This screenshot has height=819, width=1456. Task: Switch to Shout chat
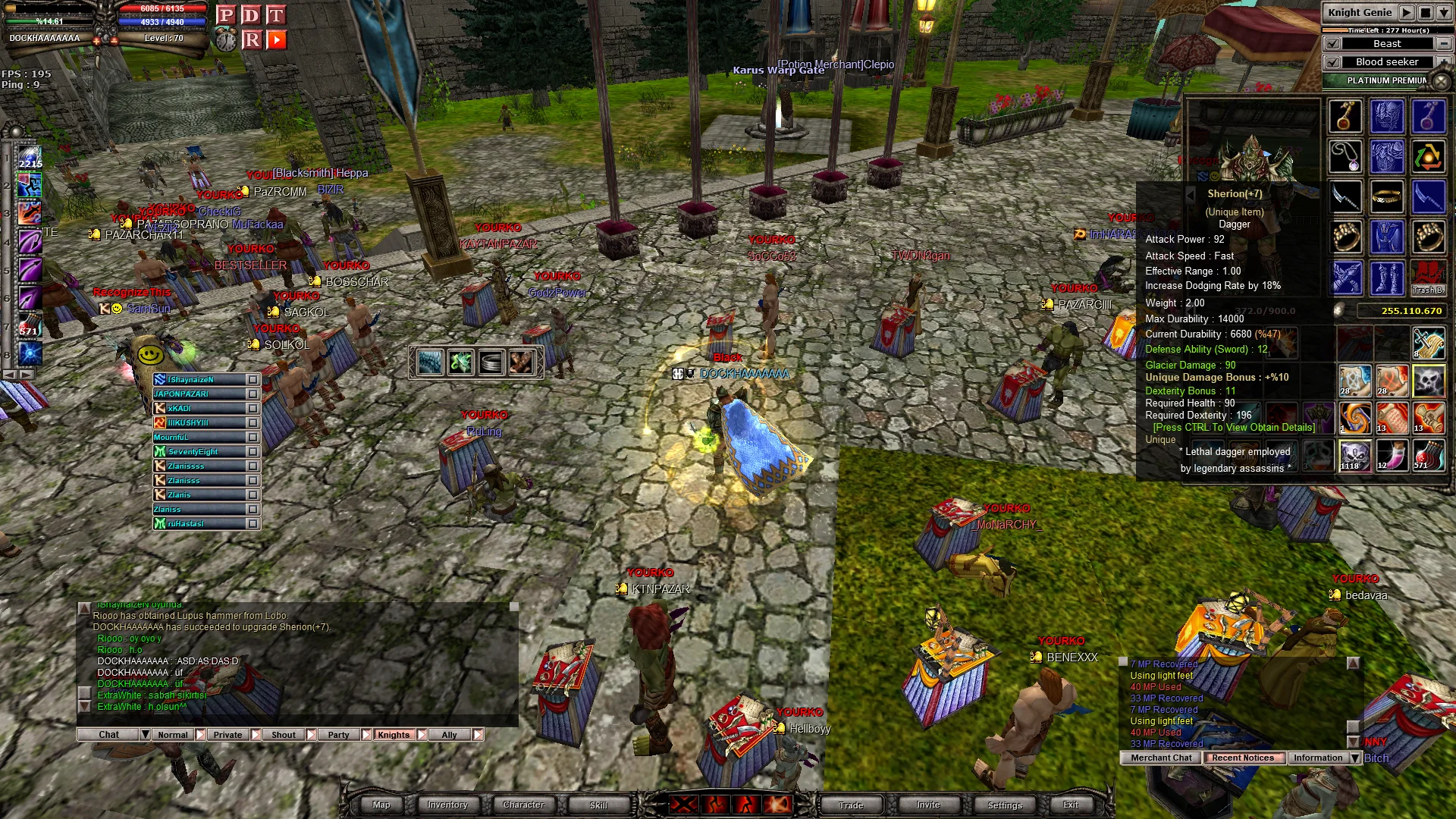point(283,735)
